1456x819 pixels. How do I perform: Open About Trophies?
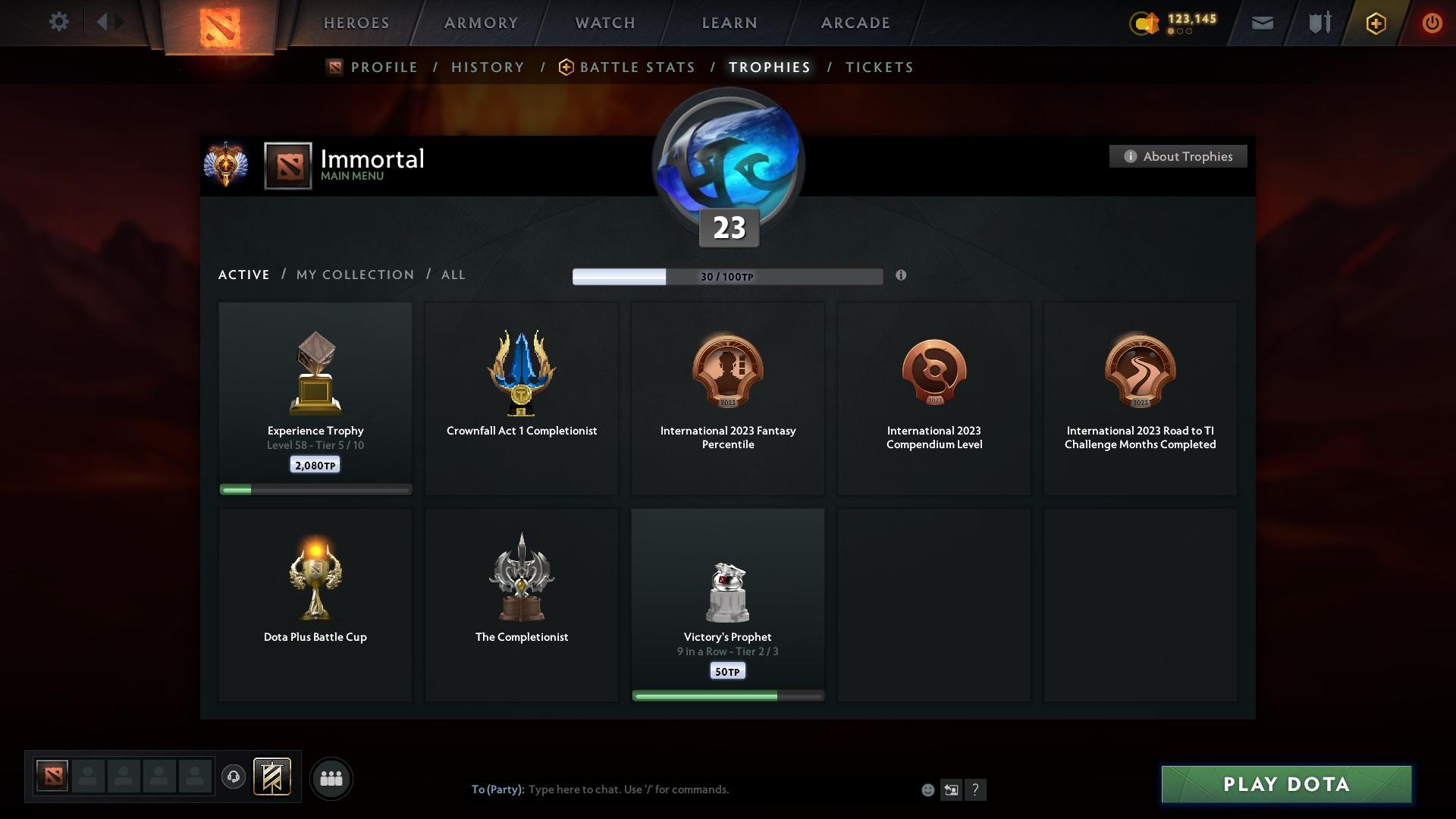pos(1178,156)
